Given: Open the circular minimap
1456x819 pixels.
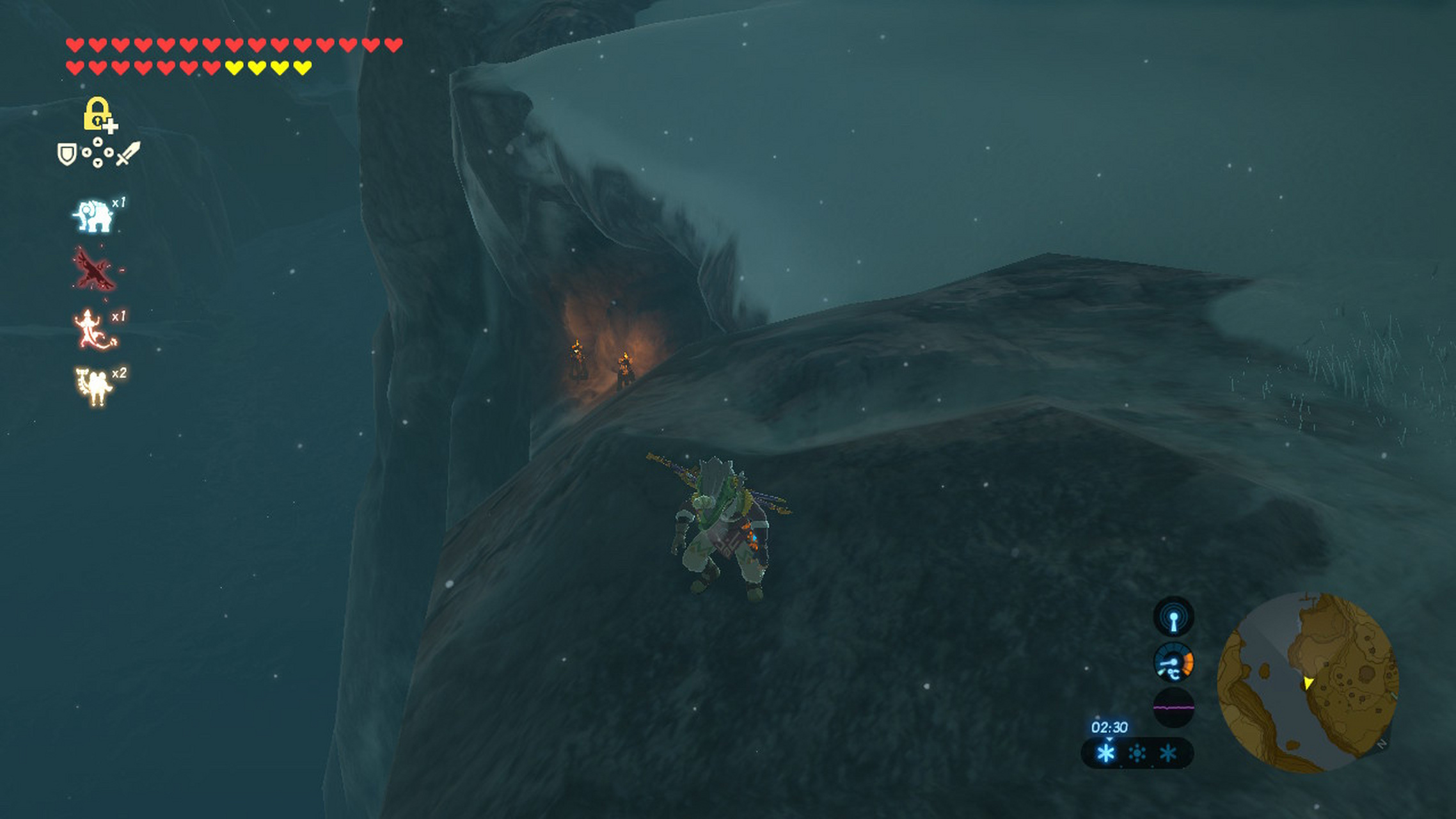Looking at the screenshot, I should 1308,682.
